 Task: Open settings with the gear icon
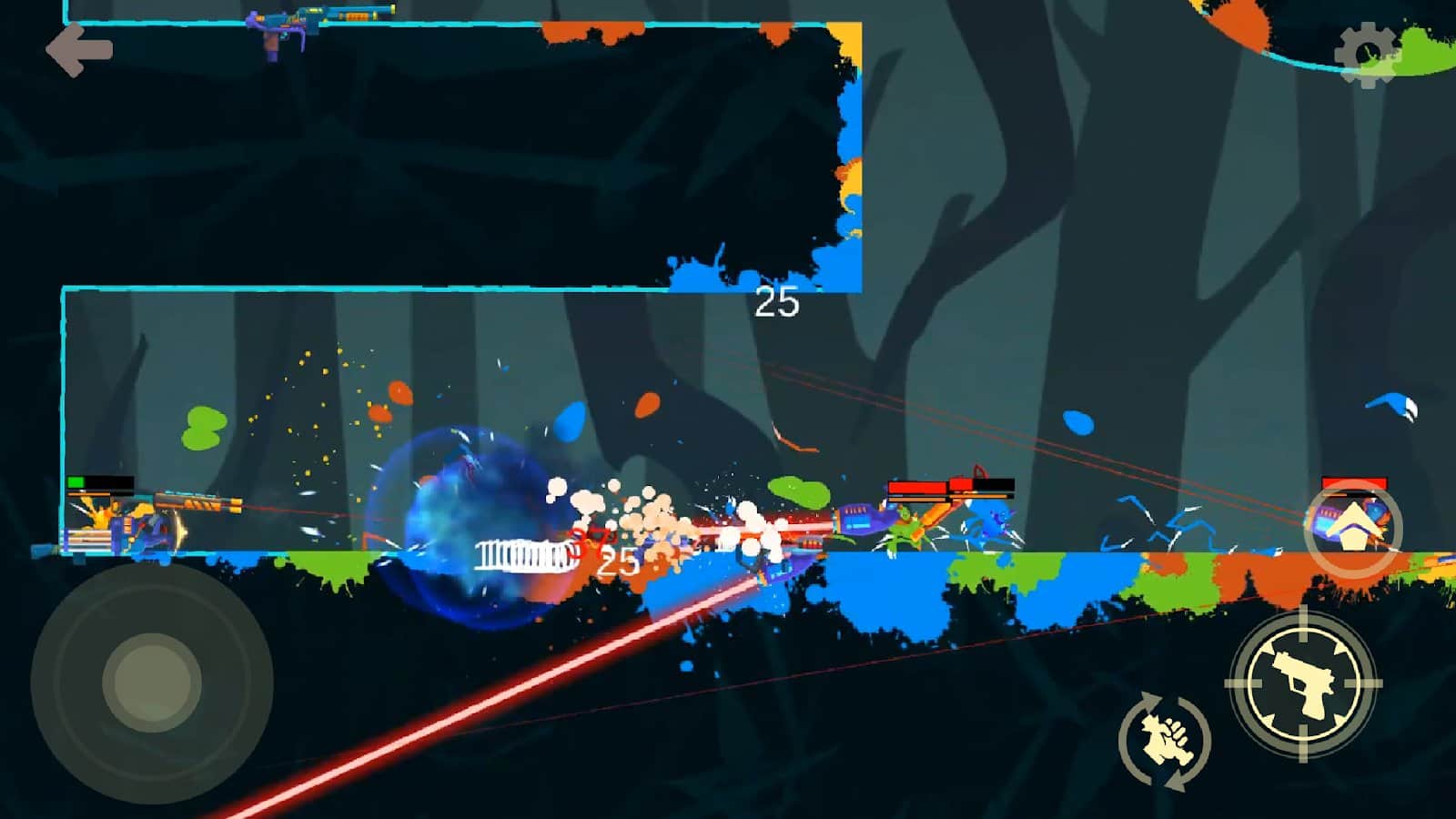(1367, 55)
